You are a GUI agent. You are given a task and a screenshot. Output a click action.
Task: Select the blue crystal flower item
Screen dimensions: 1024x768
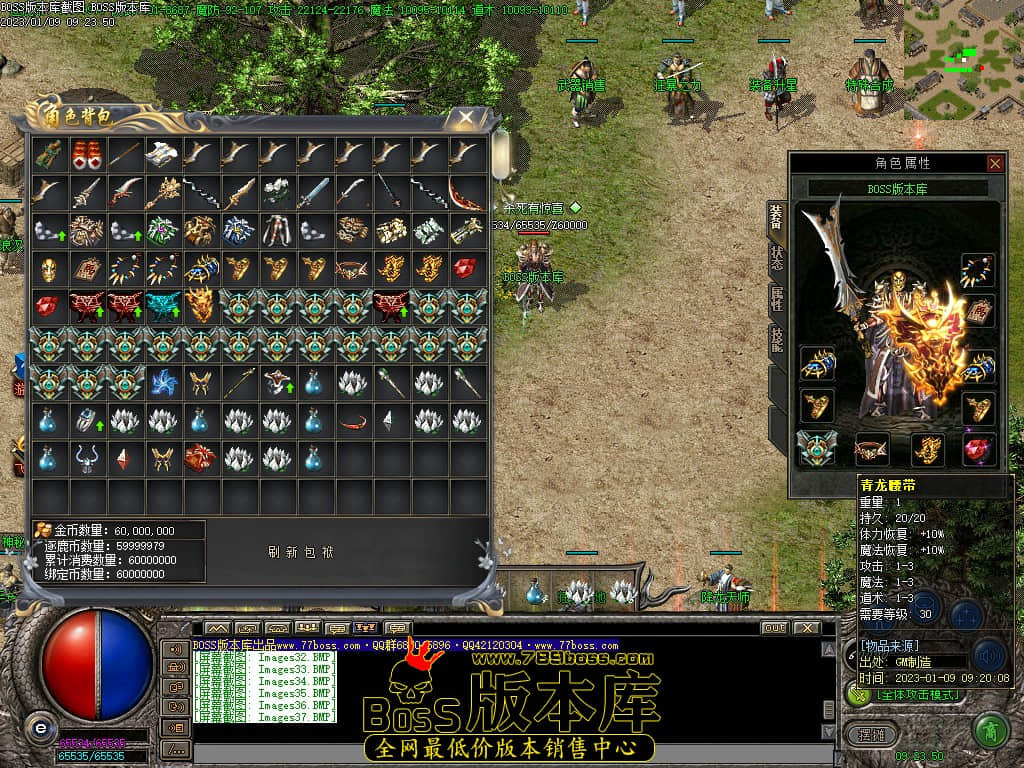pyautogui.click(x=161, y=382)
